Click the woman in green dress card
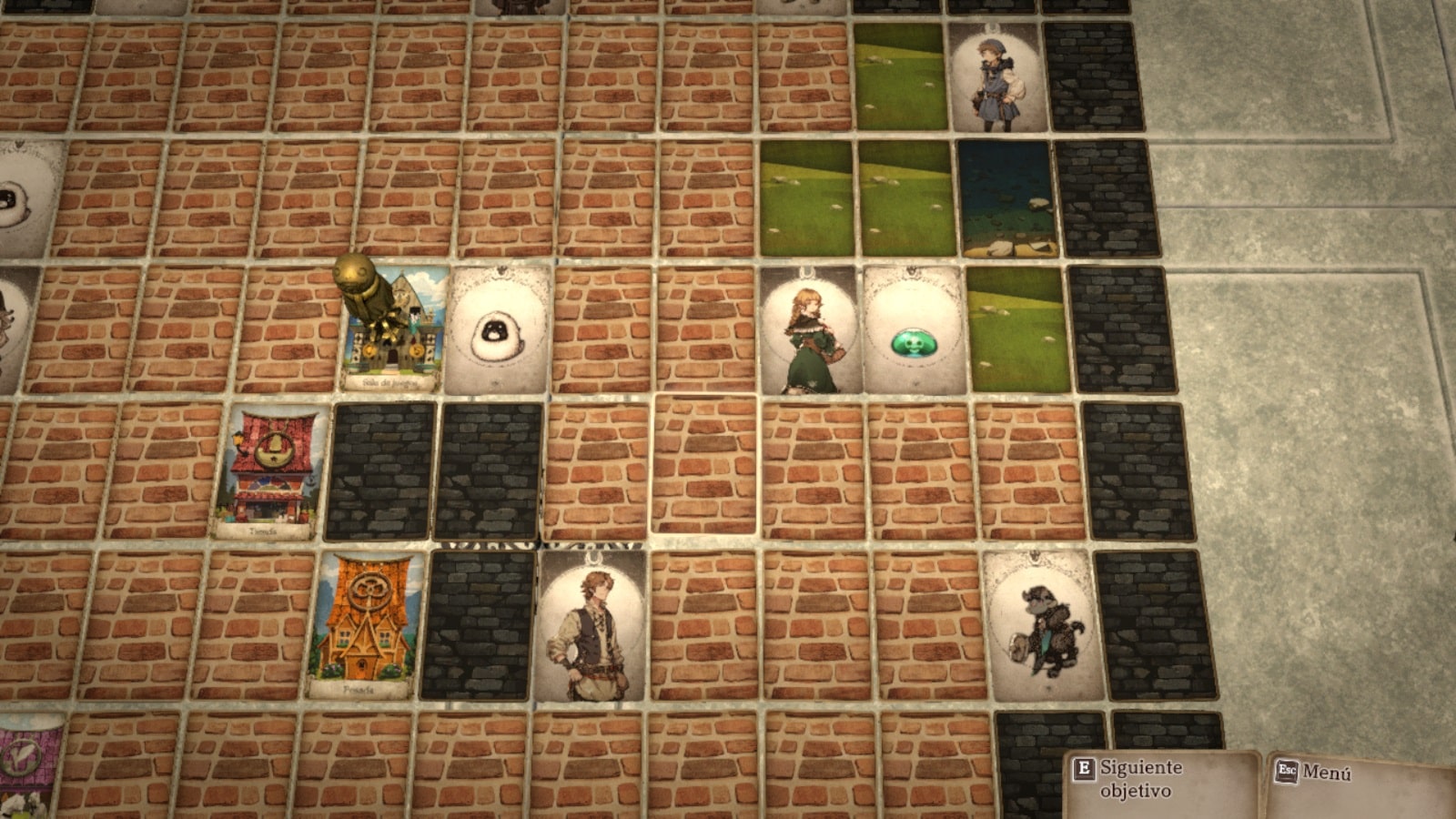This screenshot has height=819, width=1456. [x=809, y=335]
